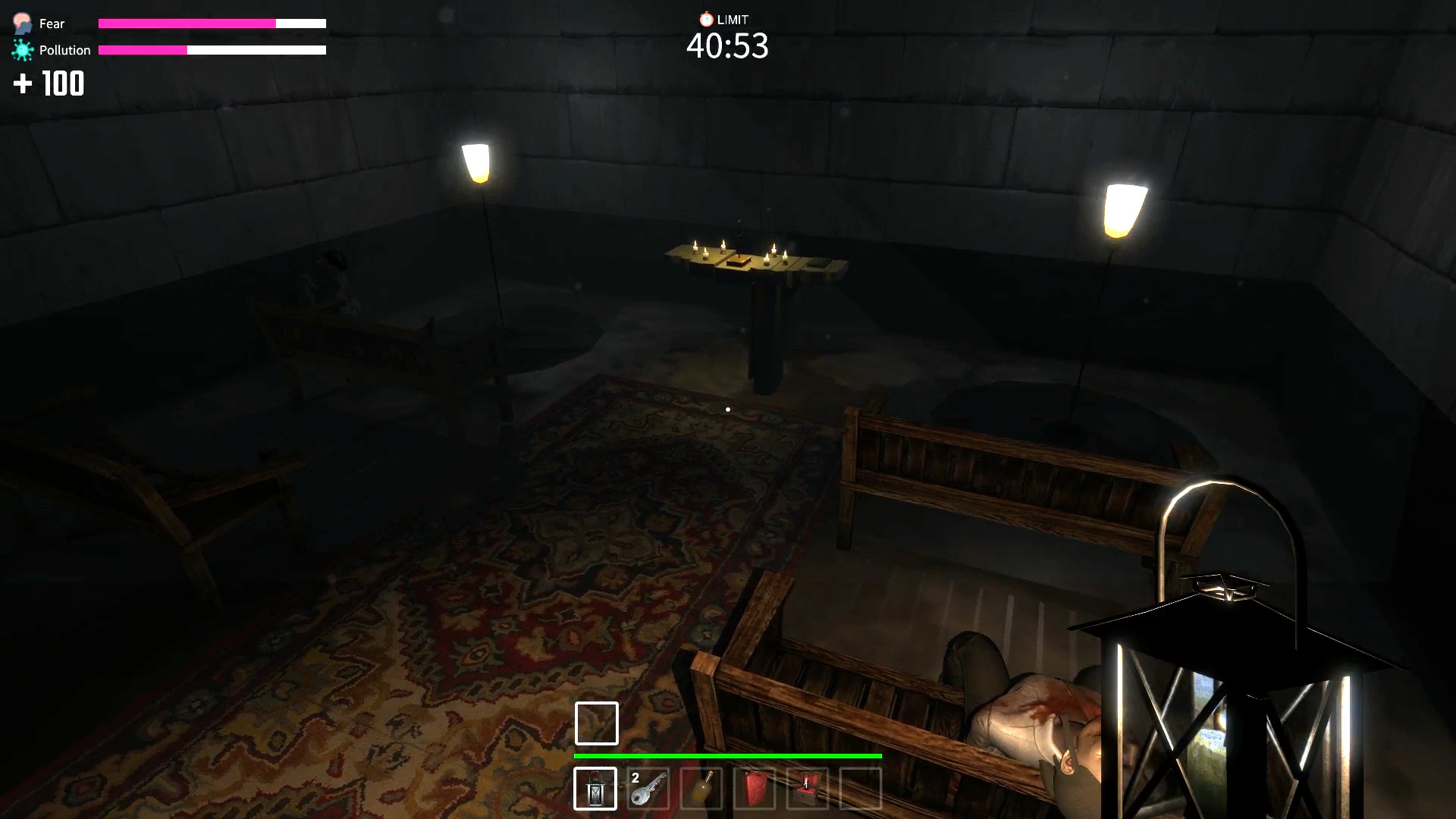
Task: Expand the Pollution status readout
Action: [x=63, y=49]
